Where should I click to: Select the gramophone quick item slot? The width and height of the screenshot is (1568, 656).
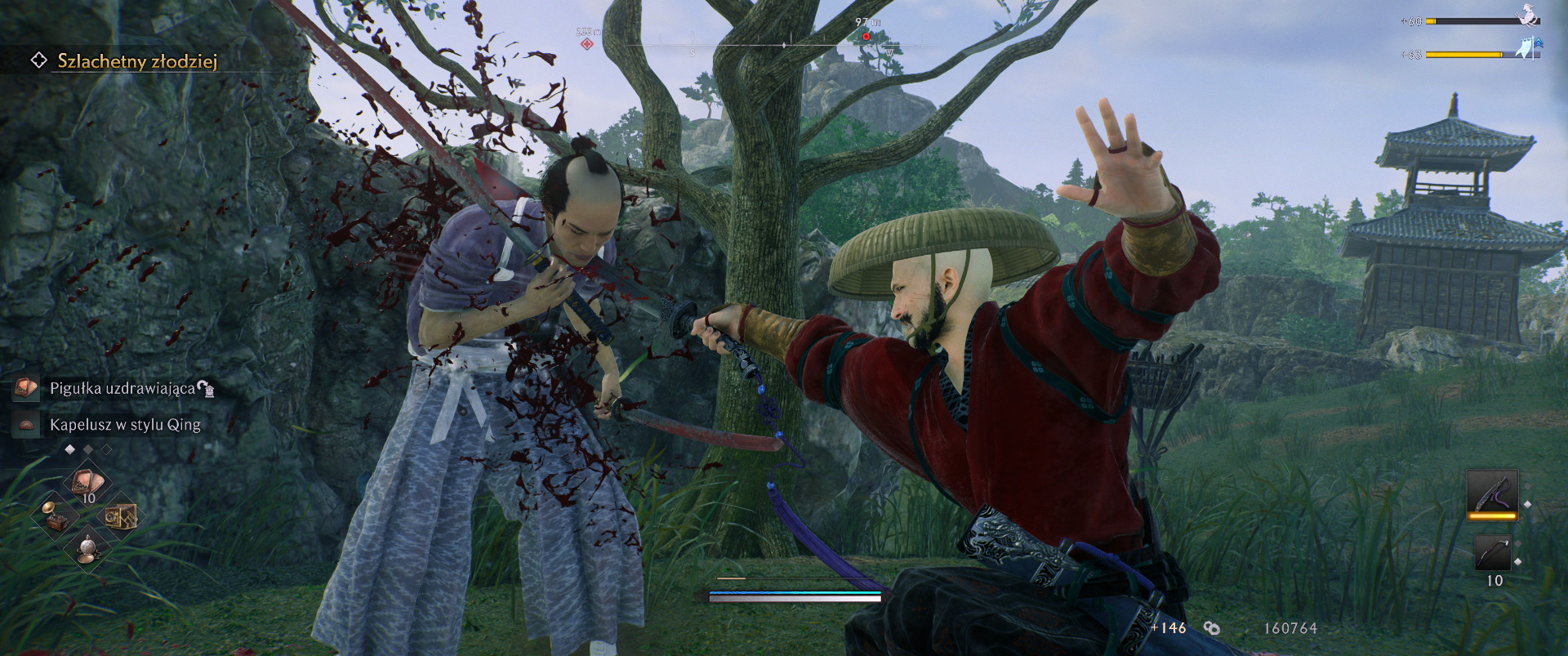(x=56, y=515)
